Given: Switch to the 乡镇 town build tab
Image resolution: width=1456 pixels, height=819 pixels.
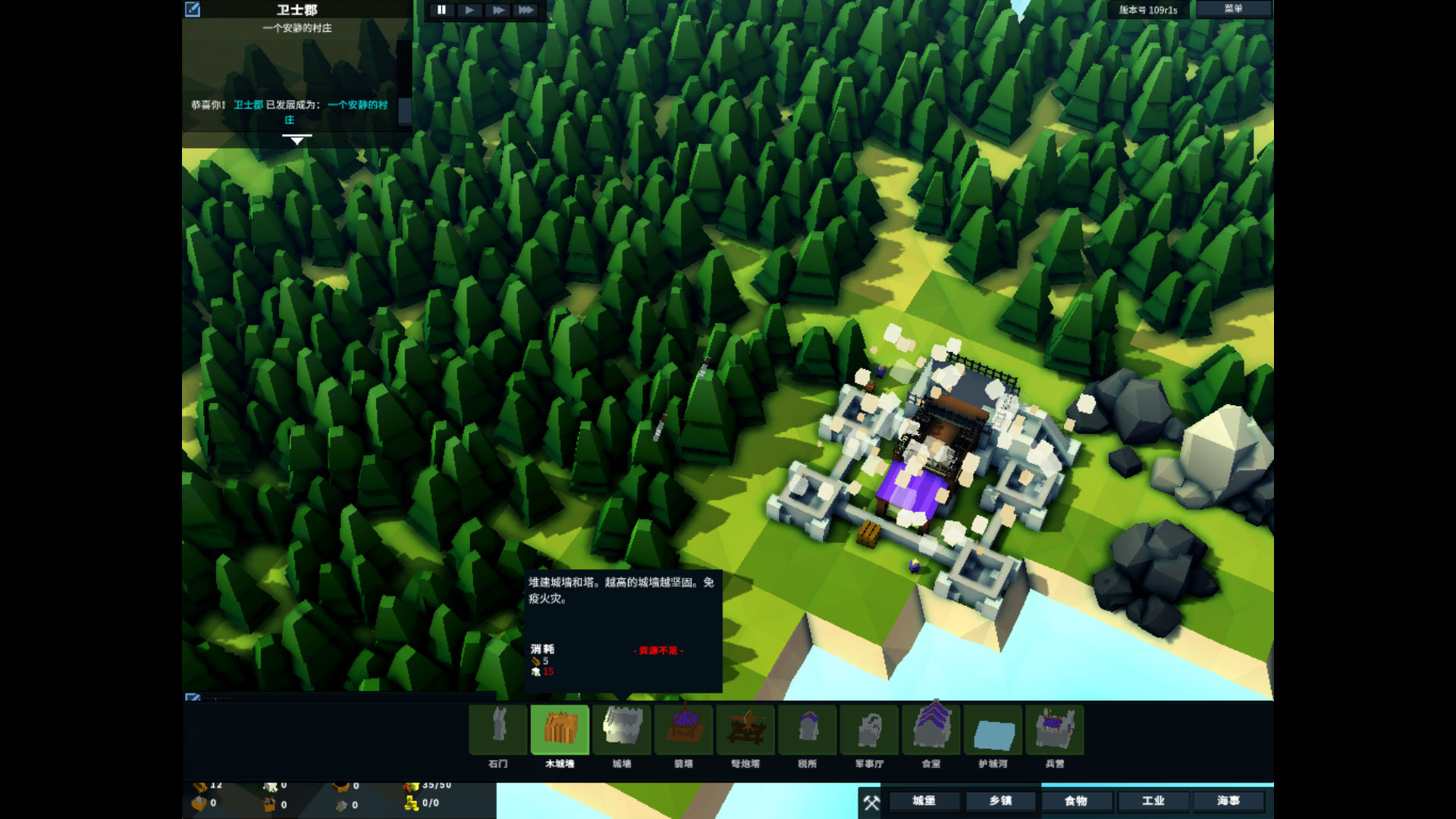Looking at the screenshot, I should coord(1000,801).
